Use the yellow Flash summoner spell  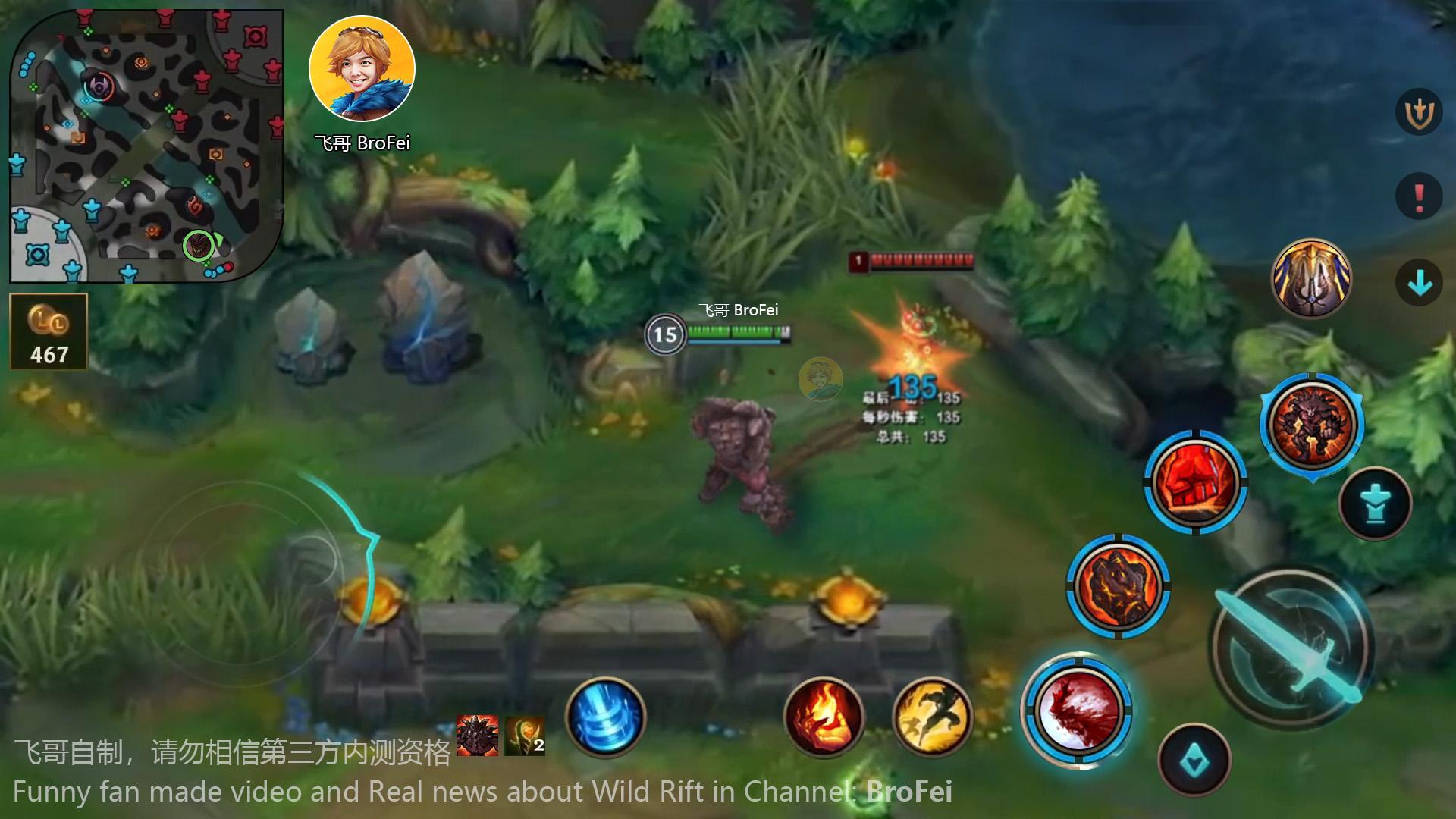click(x=933, y=717)
